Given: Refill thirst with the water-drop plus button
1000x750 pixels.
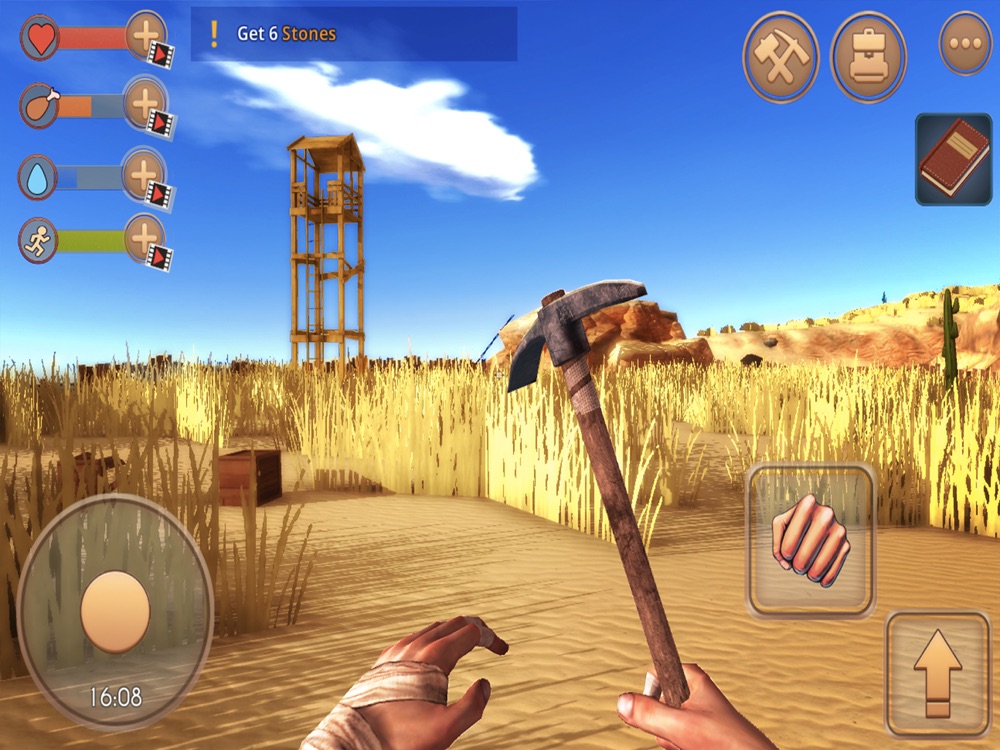Looking at the screenshot, I should (x=145, y=174).
